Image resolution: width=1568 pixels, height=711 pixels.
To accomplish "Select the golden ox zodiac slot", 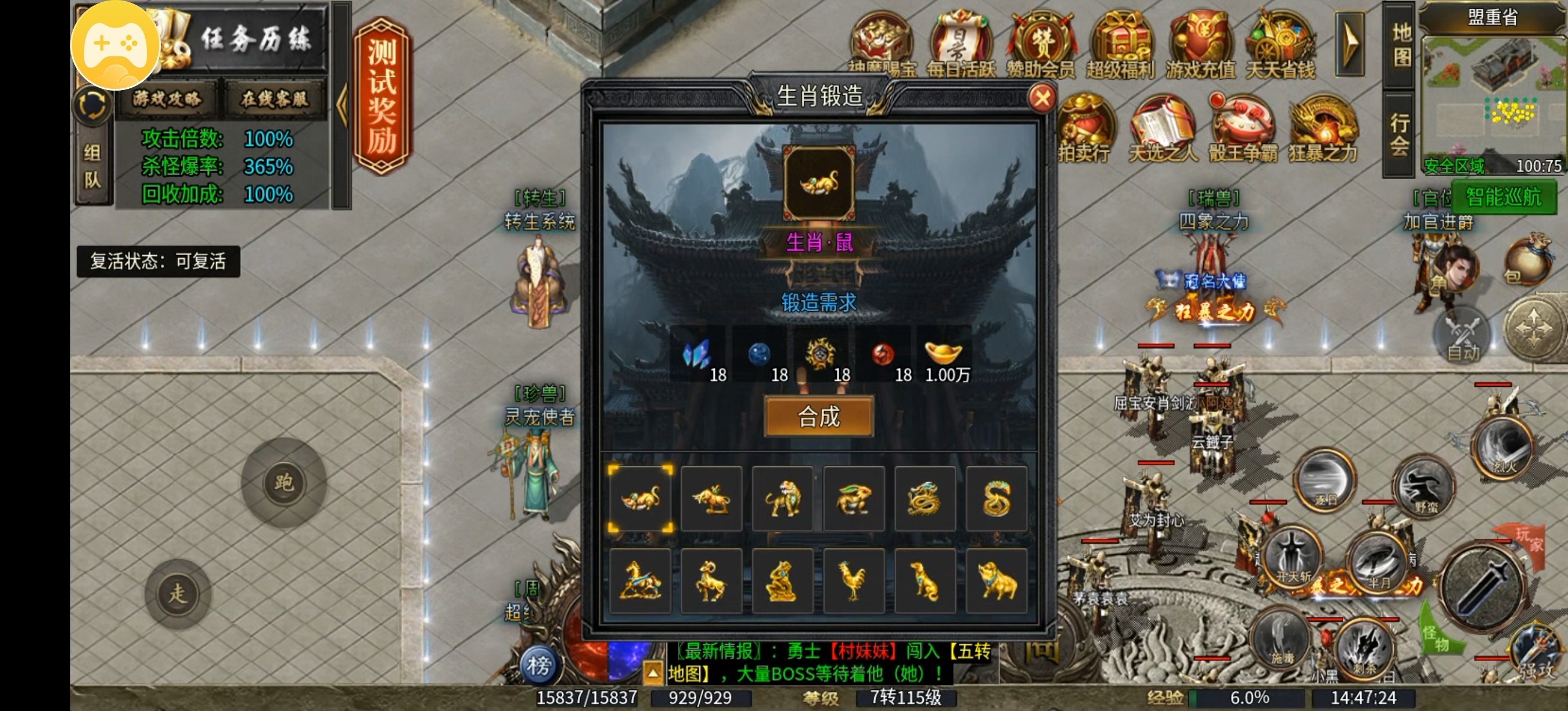I will click(x=711, y=499).
